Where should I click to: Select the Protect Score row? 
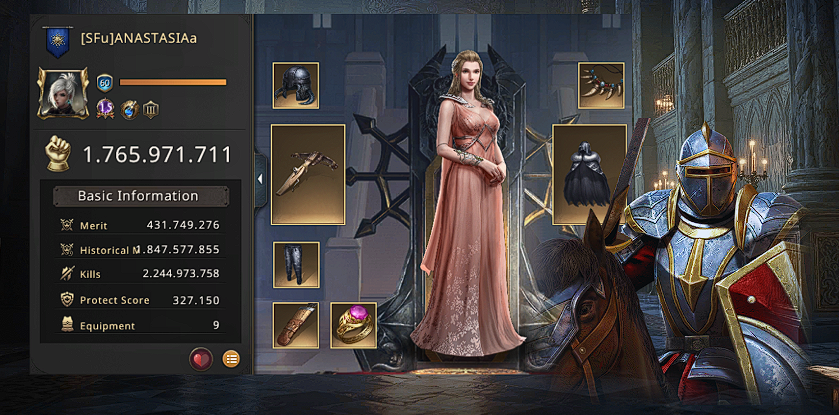[x=139, y=300]
